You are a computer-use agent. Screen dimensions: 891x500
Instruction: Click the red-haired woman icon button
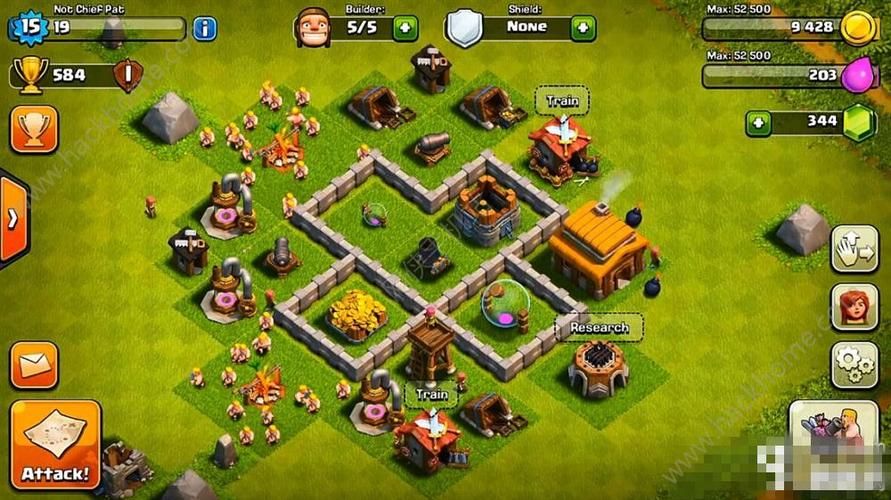(x=854, y=307)
